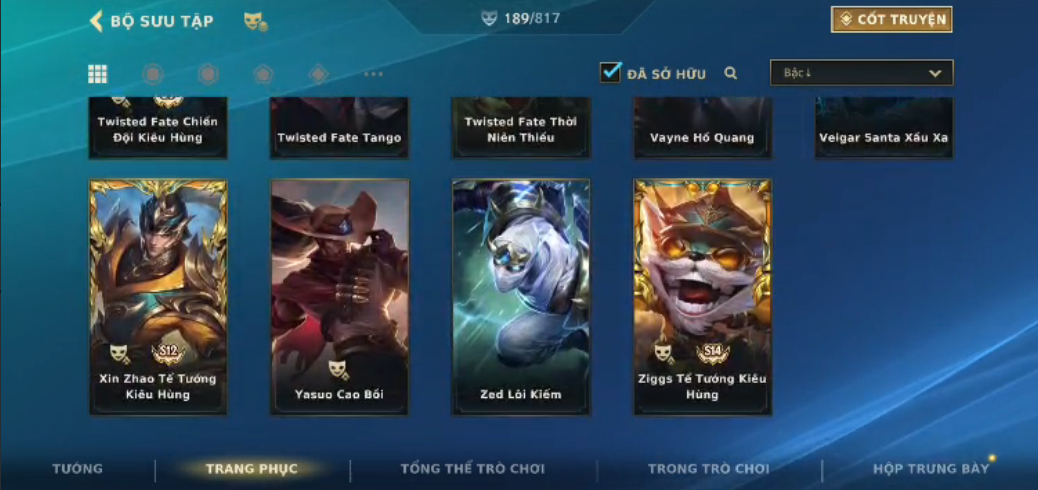This screenshot has width=1038, height=490.
Task: Select the Veigar Santa Xấu Xa skin
Action: click(883, 129)
